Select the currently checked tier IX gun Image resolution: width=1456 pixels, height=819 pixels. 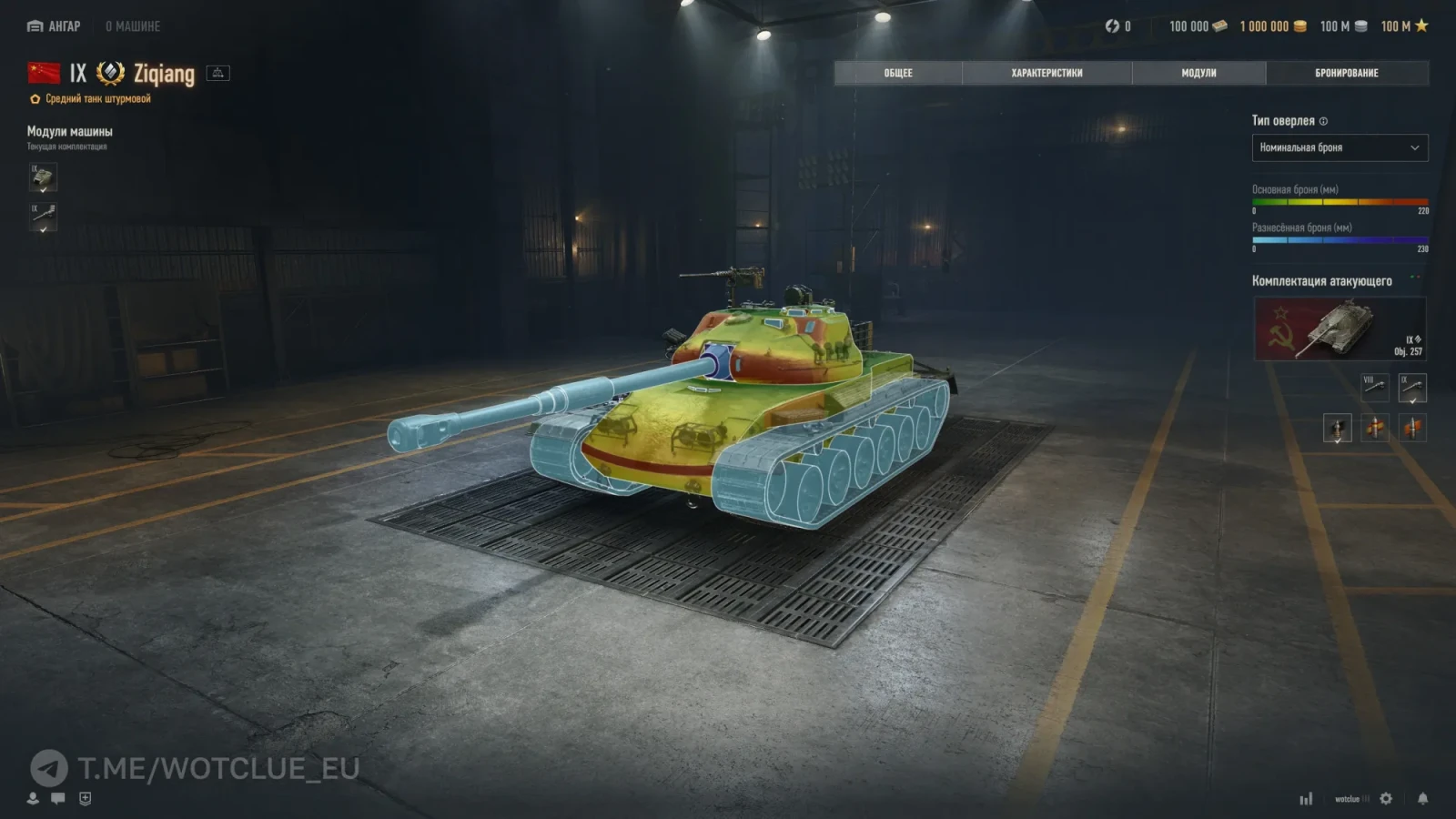click(x=1412, y=388)
